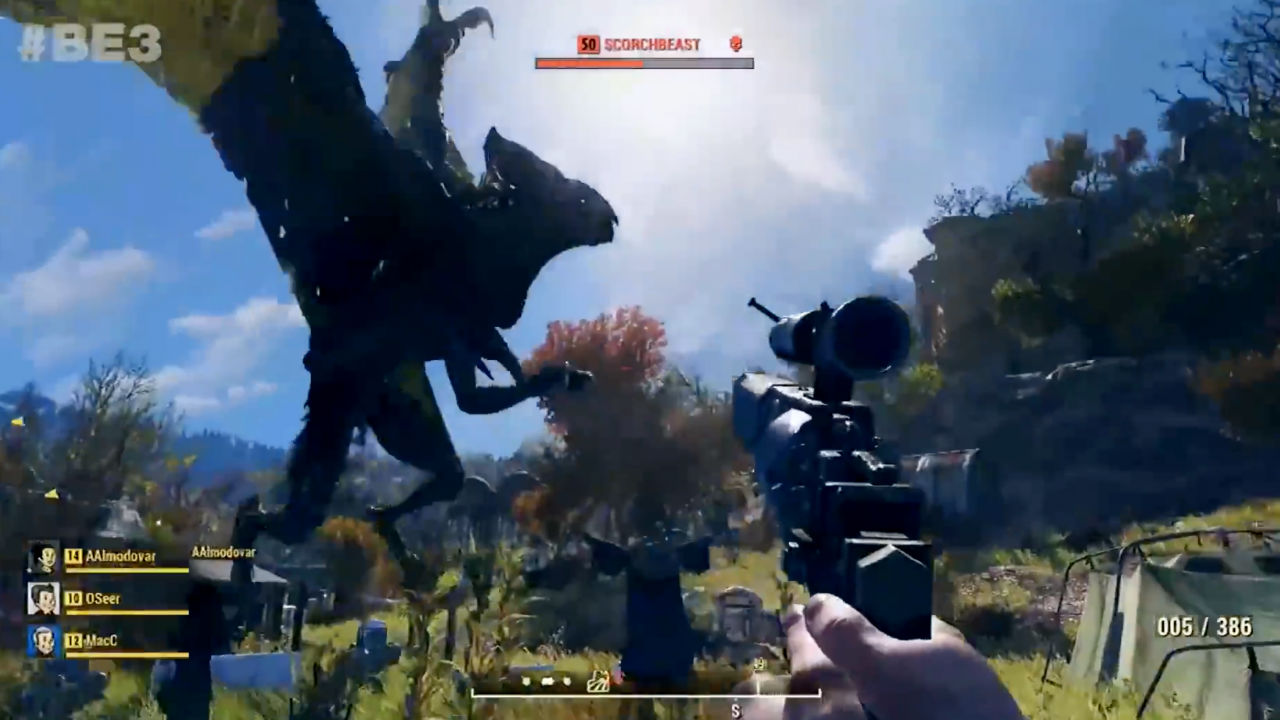Image resolution: width=1280 pixels, height=720 pixels.
Task: Click the AAlmodovar team member avatar
Action: (x=44, y=555)
